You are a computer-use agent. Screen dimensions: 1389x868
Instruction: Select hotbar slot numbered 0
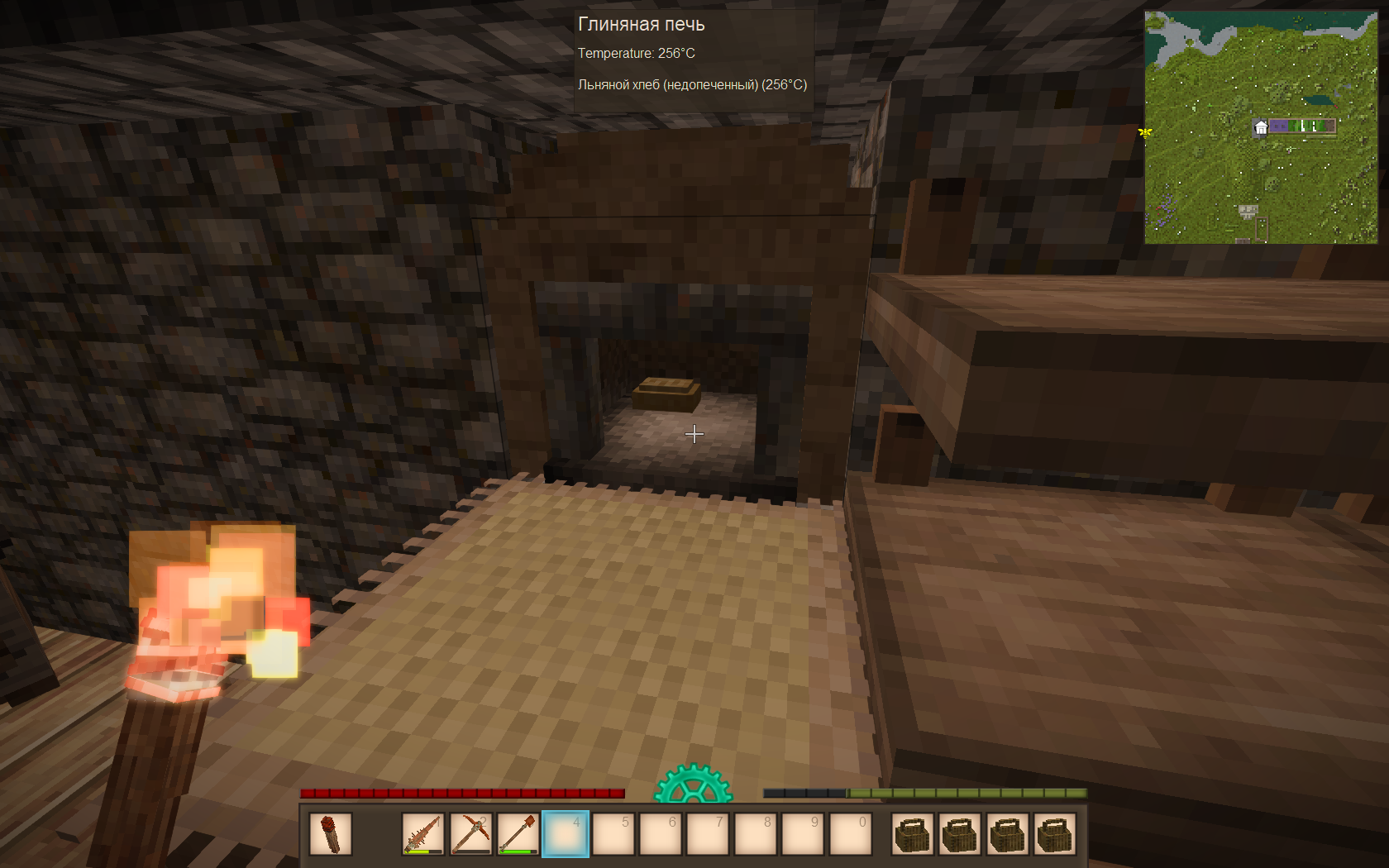pos(850,833)
